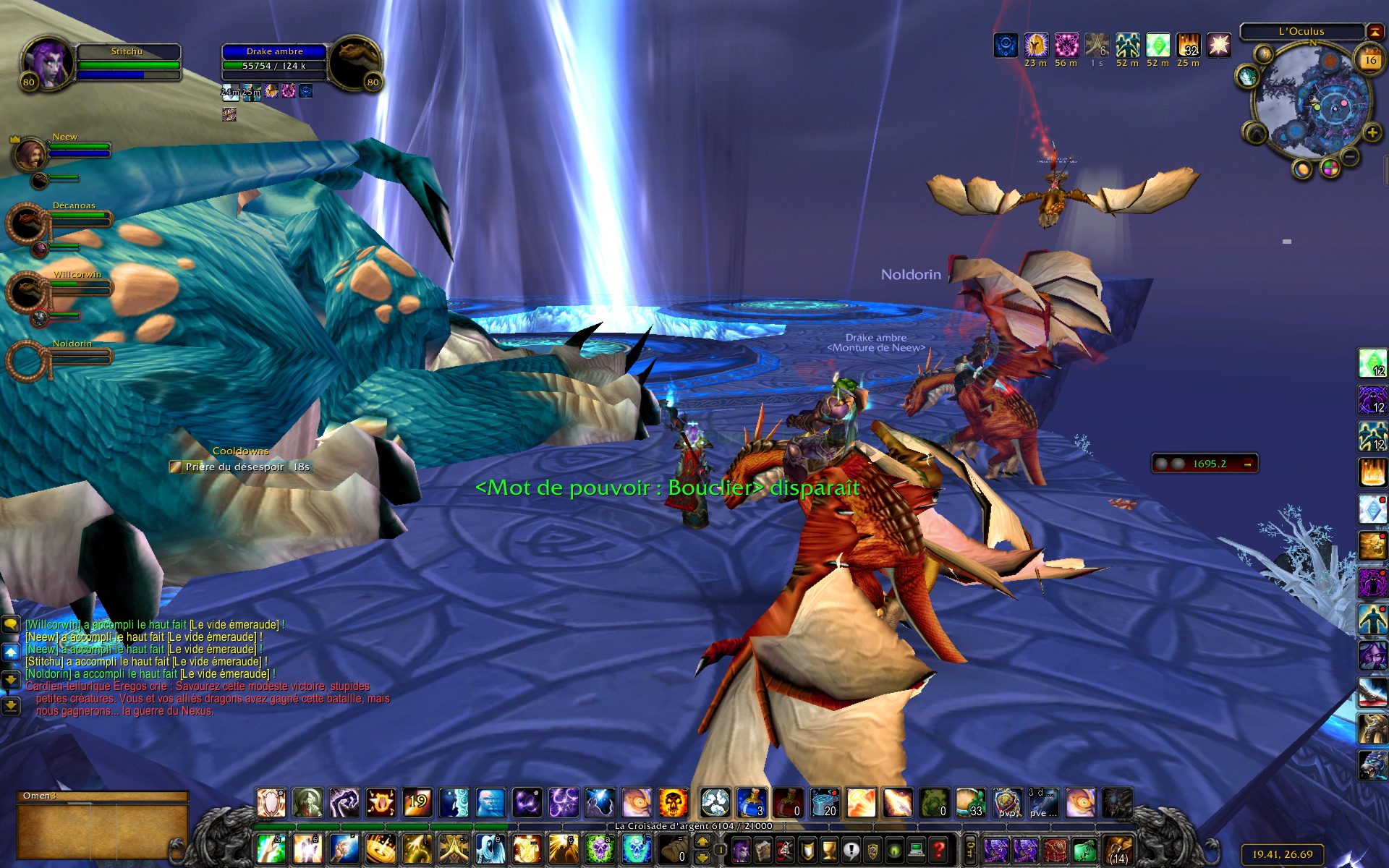Open the character info portrait micro button

click(742, 849)
